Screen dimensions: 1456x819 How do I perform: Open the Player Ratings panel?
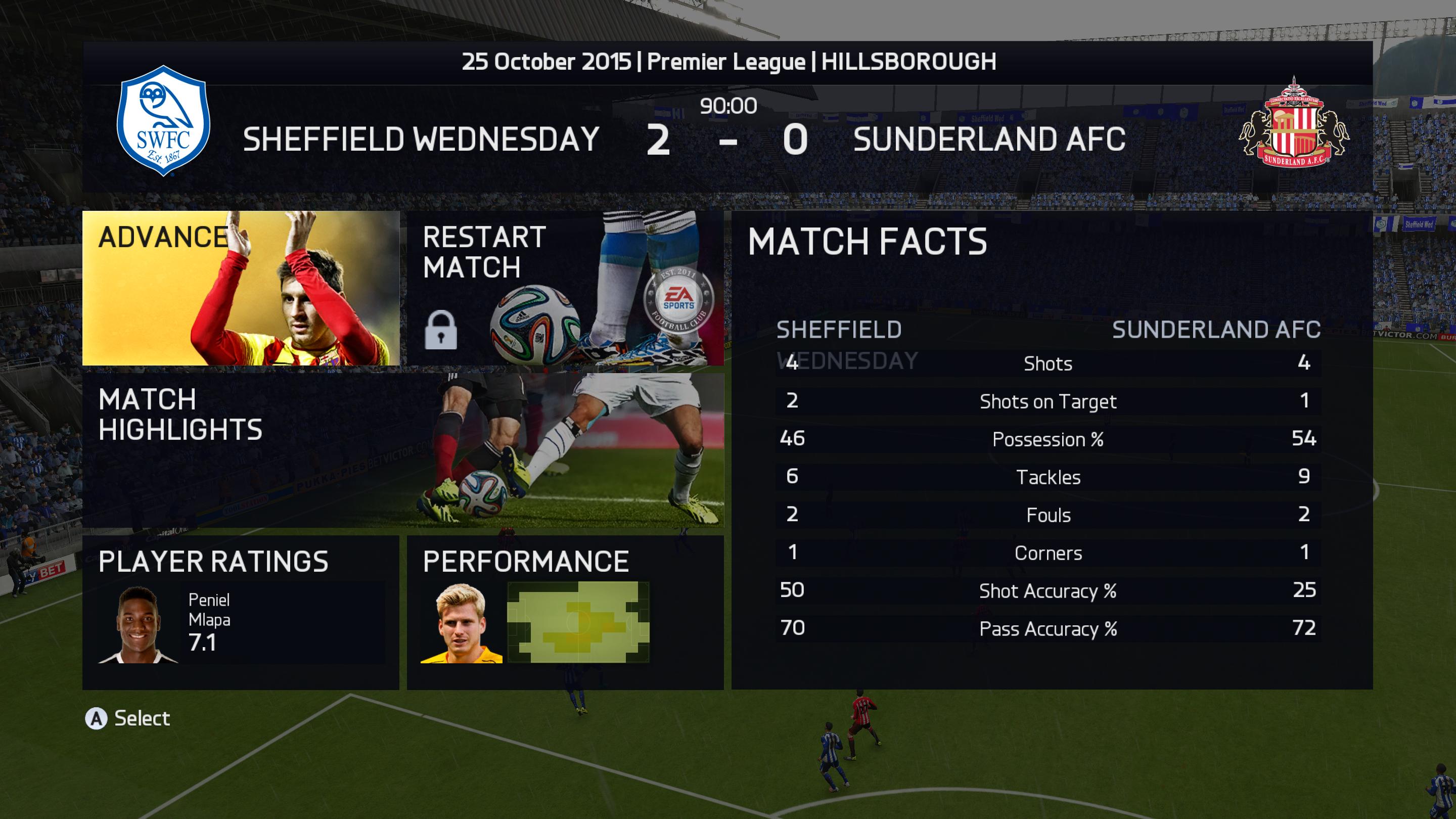point(241,612)
